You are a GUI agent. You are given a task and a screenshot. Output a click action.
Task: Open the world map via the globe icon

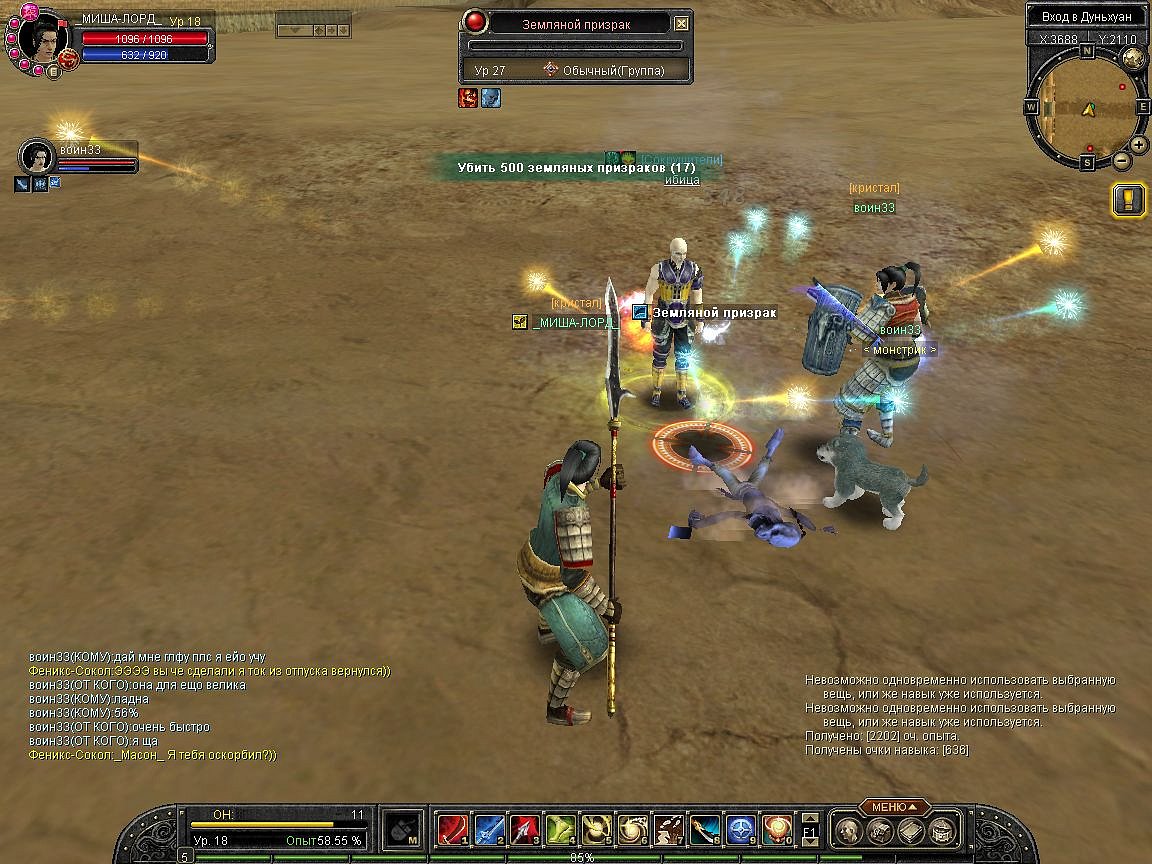click(1132, 58)
